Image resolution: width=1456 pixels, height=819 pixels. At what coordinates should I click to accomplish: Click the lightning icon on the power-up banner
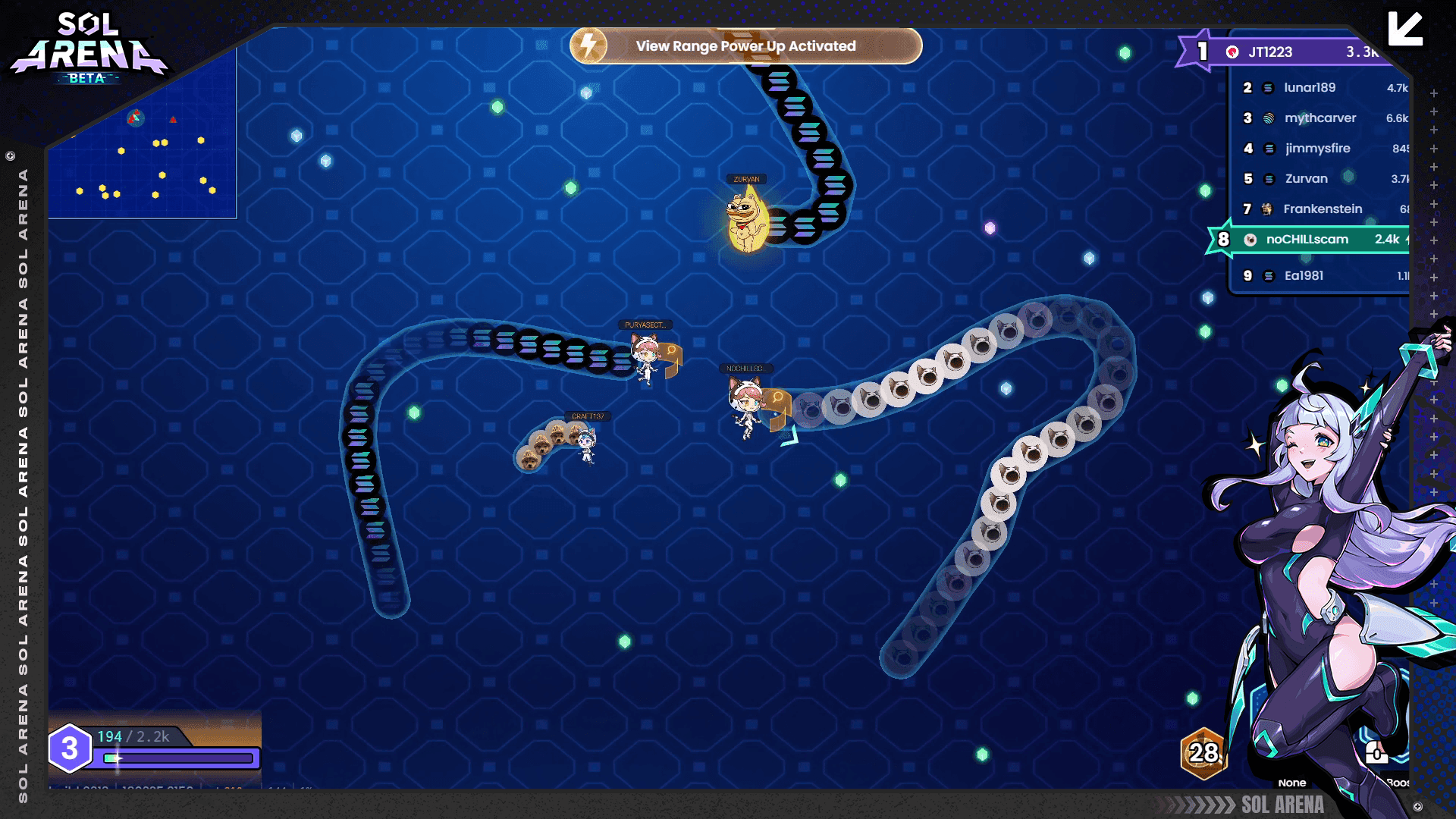tap(588, 45)
